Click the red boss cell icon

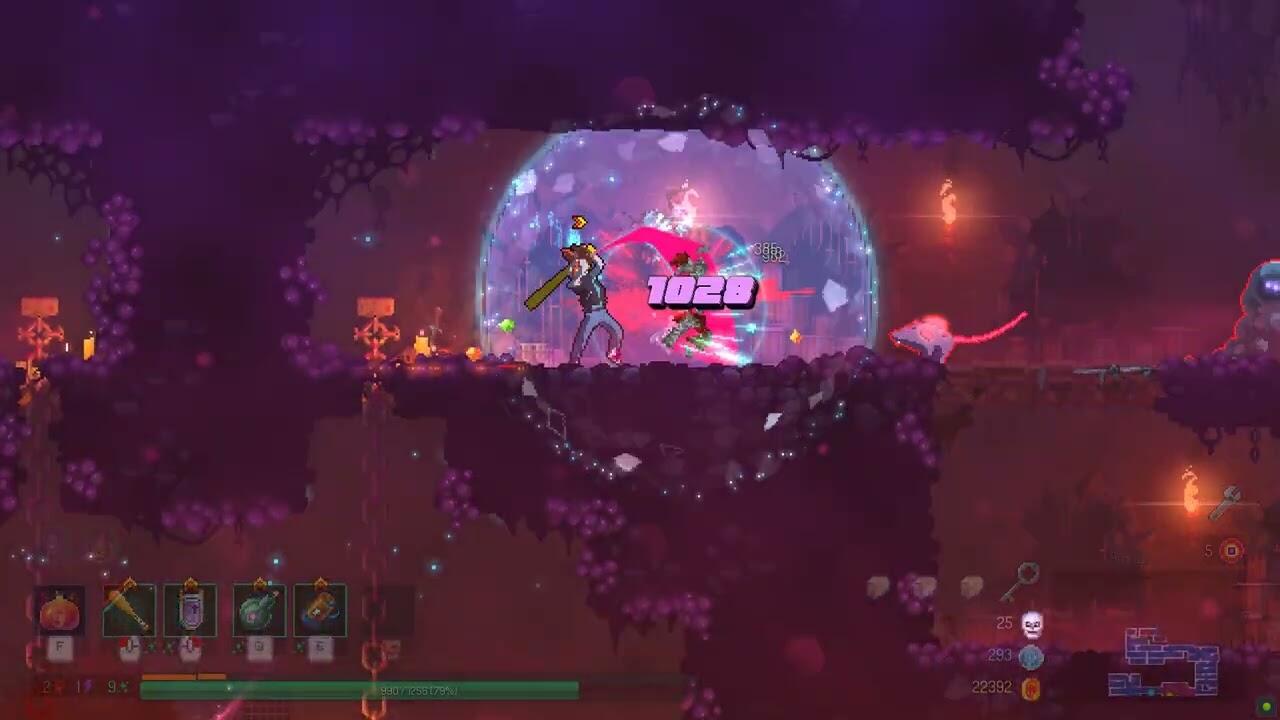click(x=1232, y=550)
